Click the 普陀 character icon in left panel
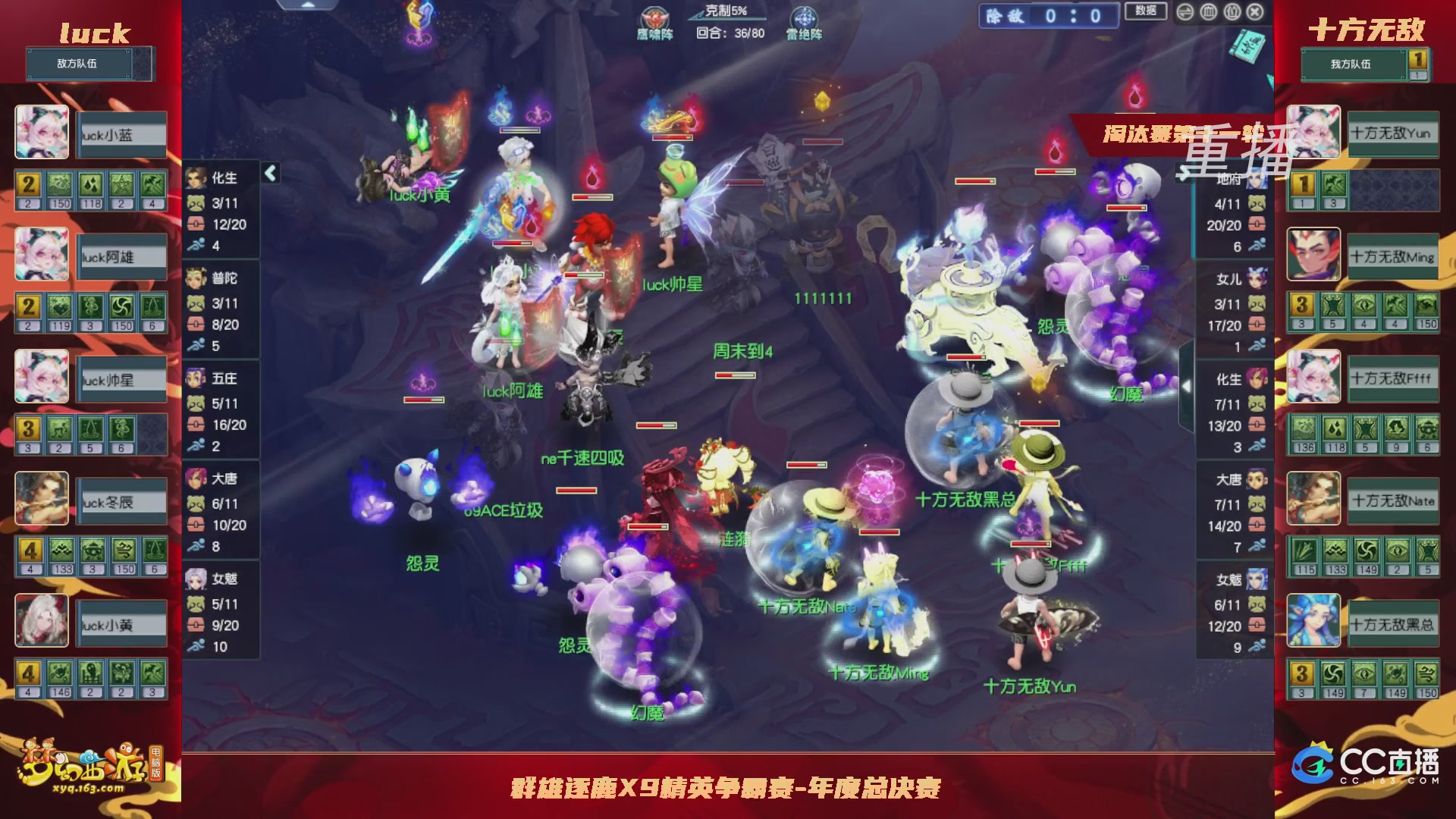This screenshot has width=1456, height=819. (x=196, y=279)
